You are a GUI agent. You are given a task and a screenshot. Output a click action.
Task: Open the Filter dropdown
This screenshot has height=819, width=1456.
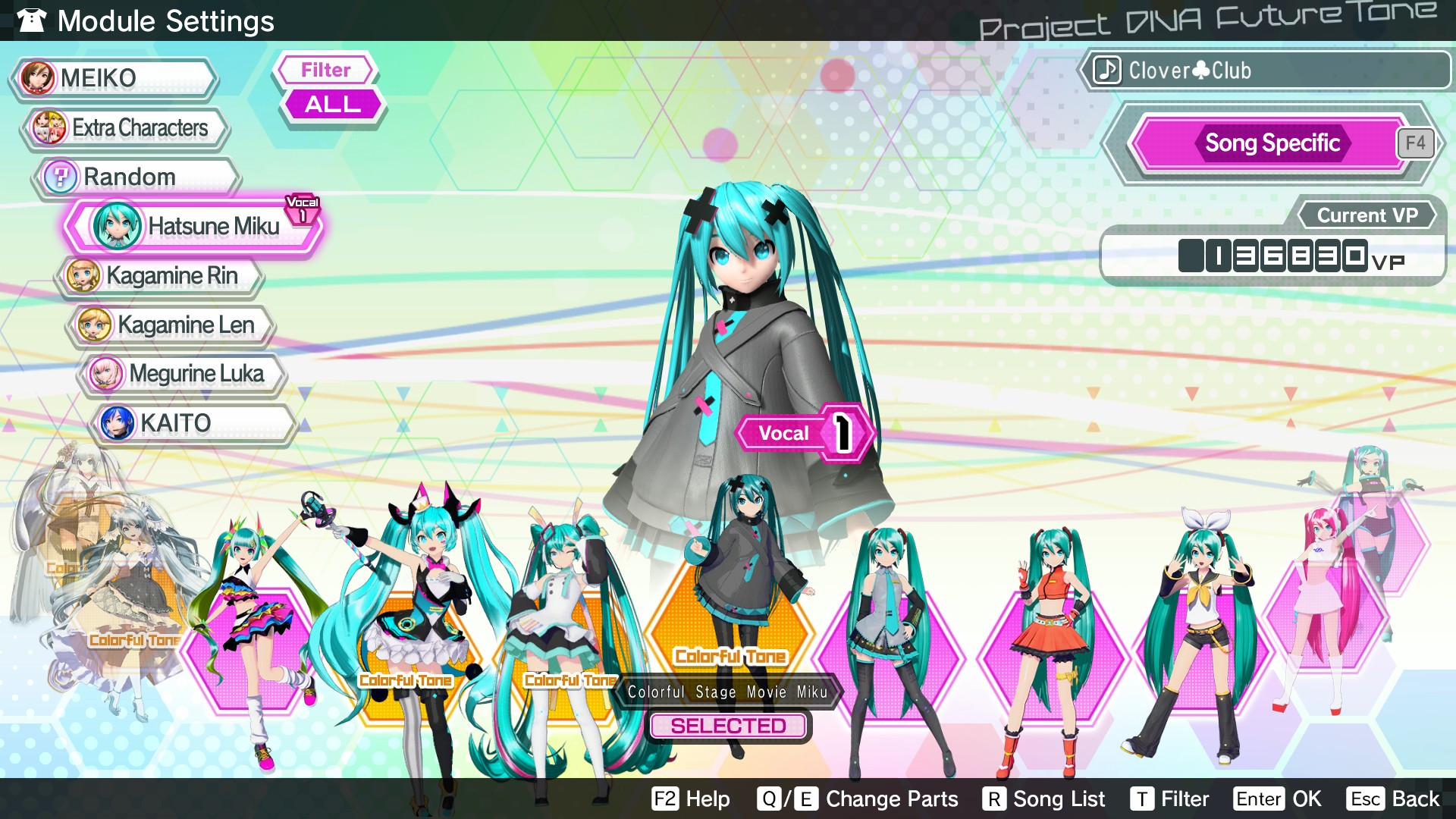tap(324, 70)
